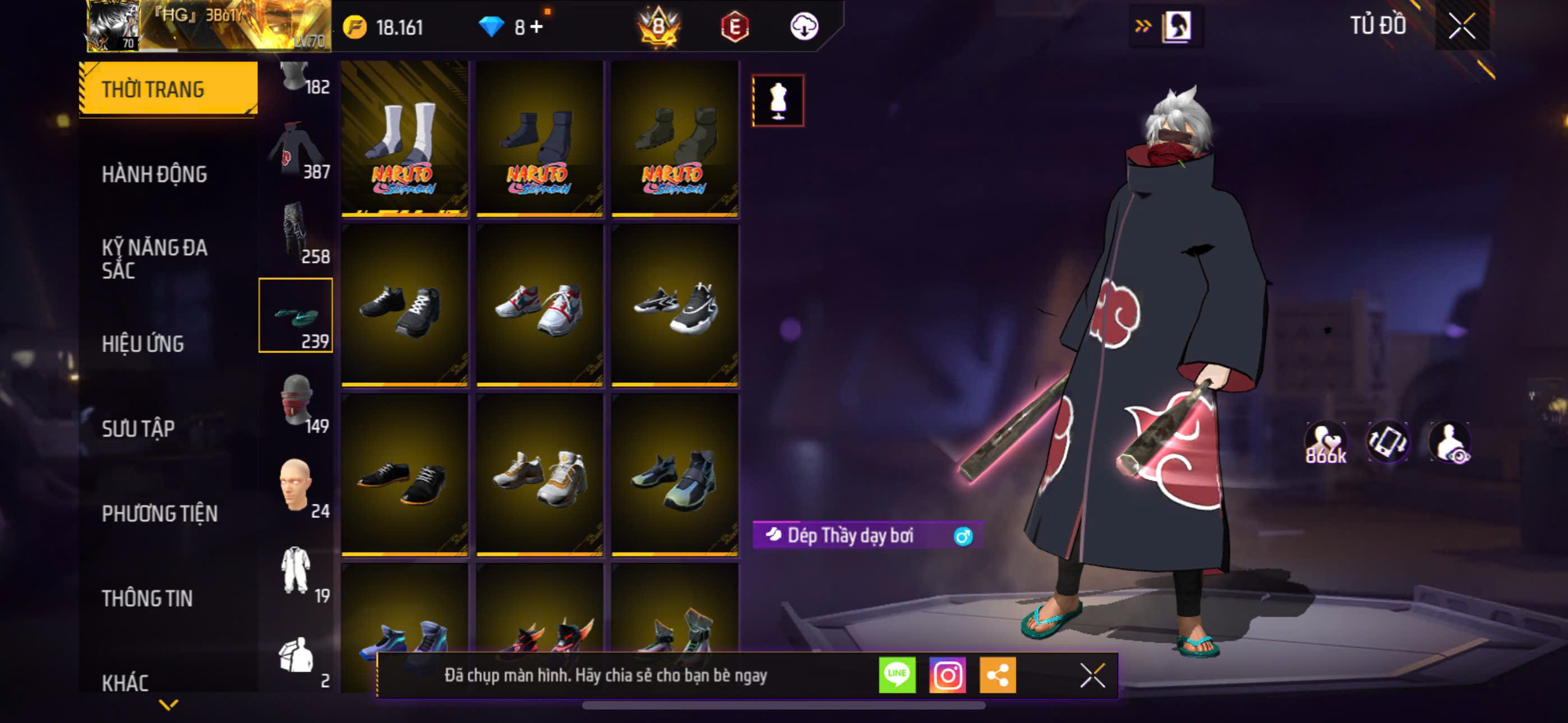Open the HIỆU ỨNG tab
Image resolution: width=1568 pixels, height=723 pixels.
tap(142, 344)
